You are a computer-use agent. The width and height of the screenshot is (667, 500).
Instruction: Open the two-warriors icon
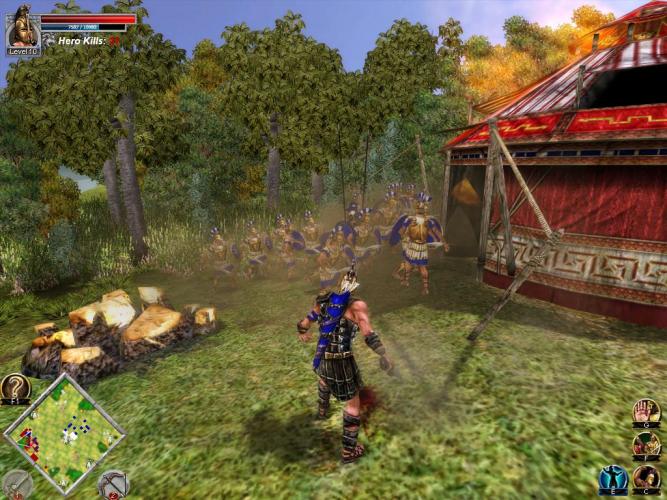[x=647, y=444]
